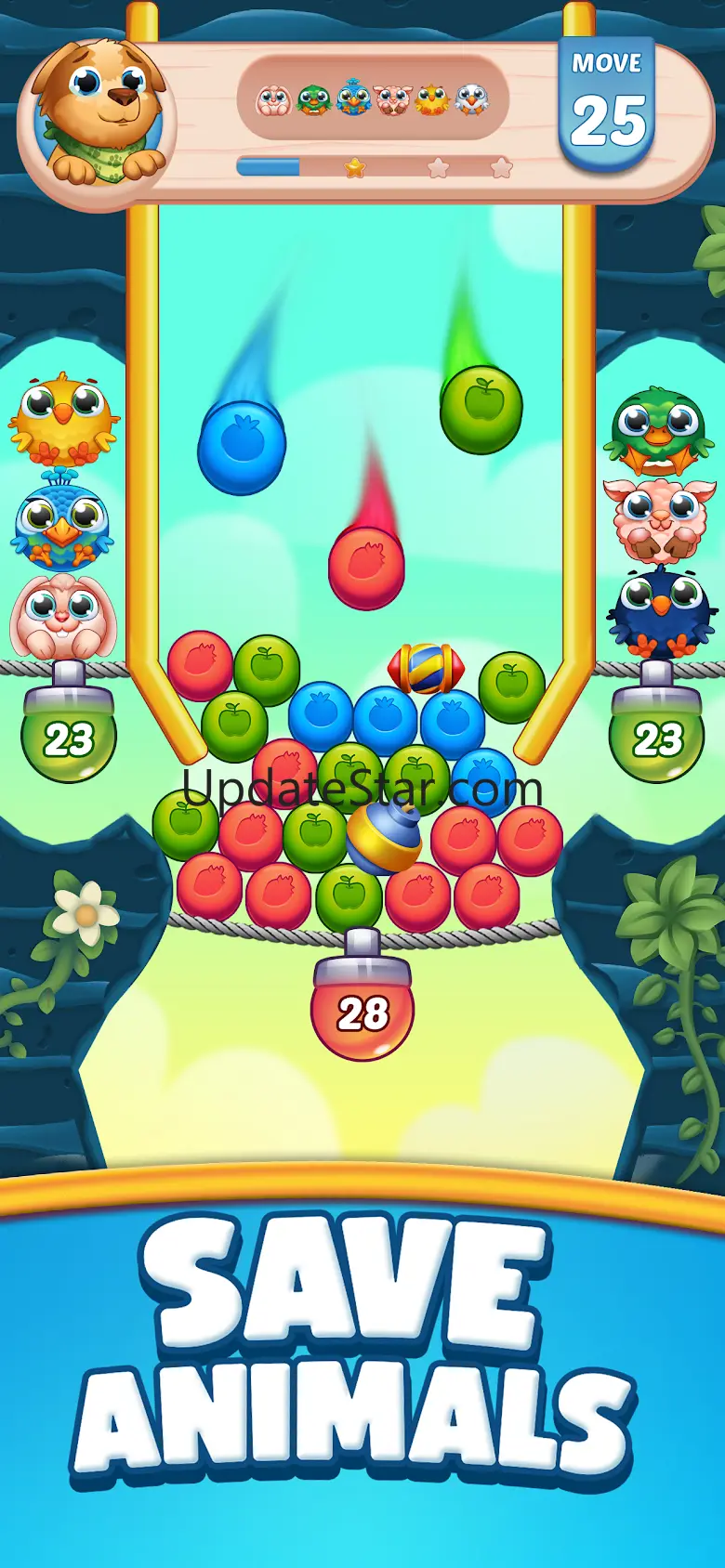The width and height of the screenshot is (725, 1568).
Task: Pop the falling blue berry bubble
Action: point(242,447)
